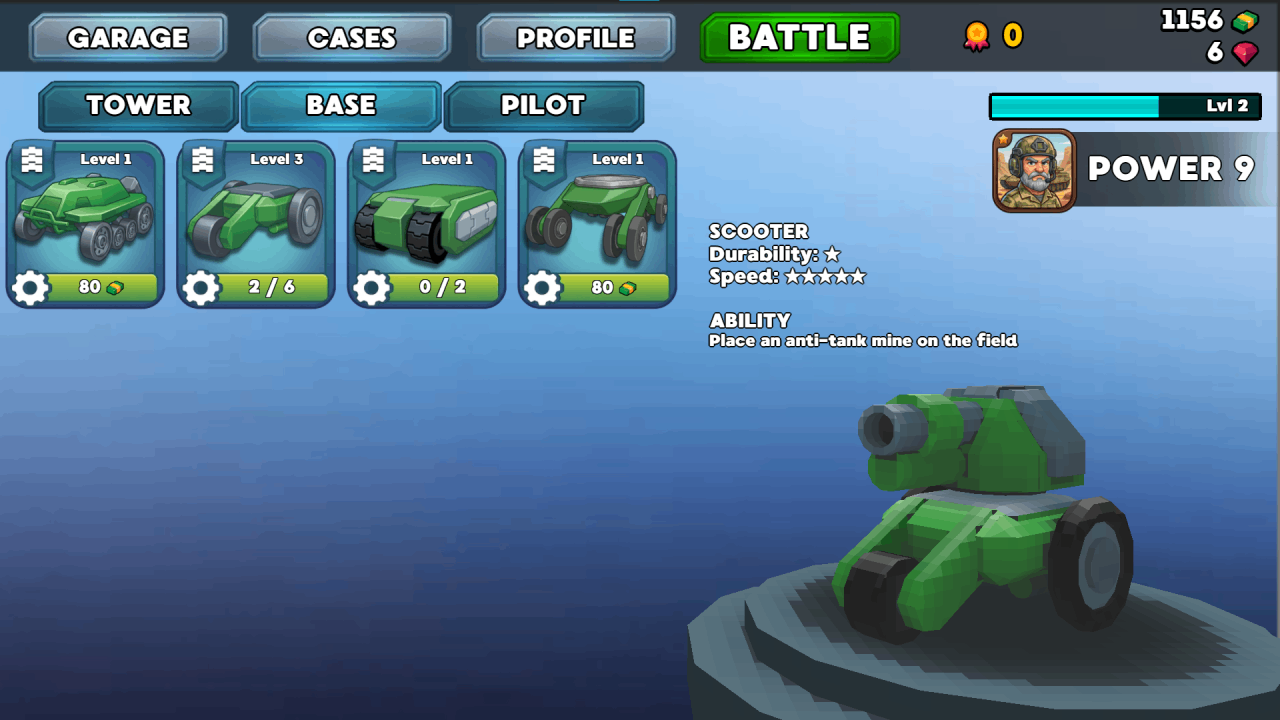Open the CASES menu

pos(351,37)
